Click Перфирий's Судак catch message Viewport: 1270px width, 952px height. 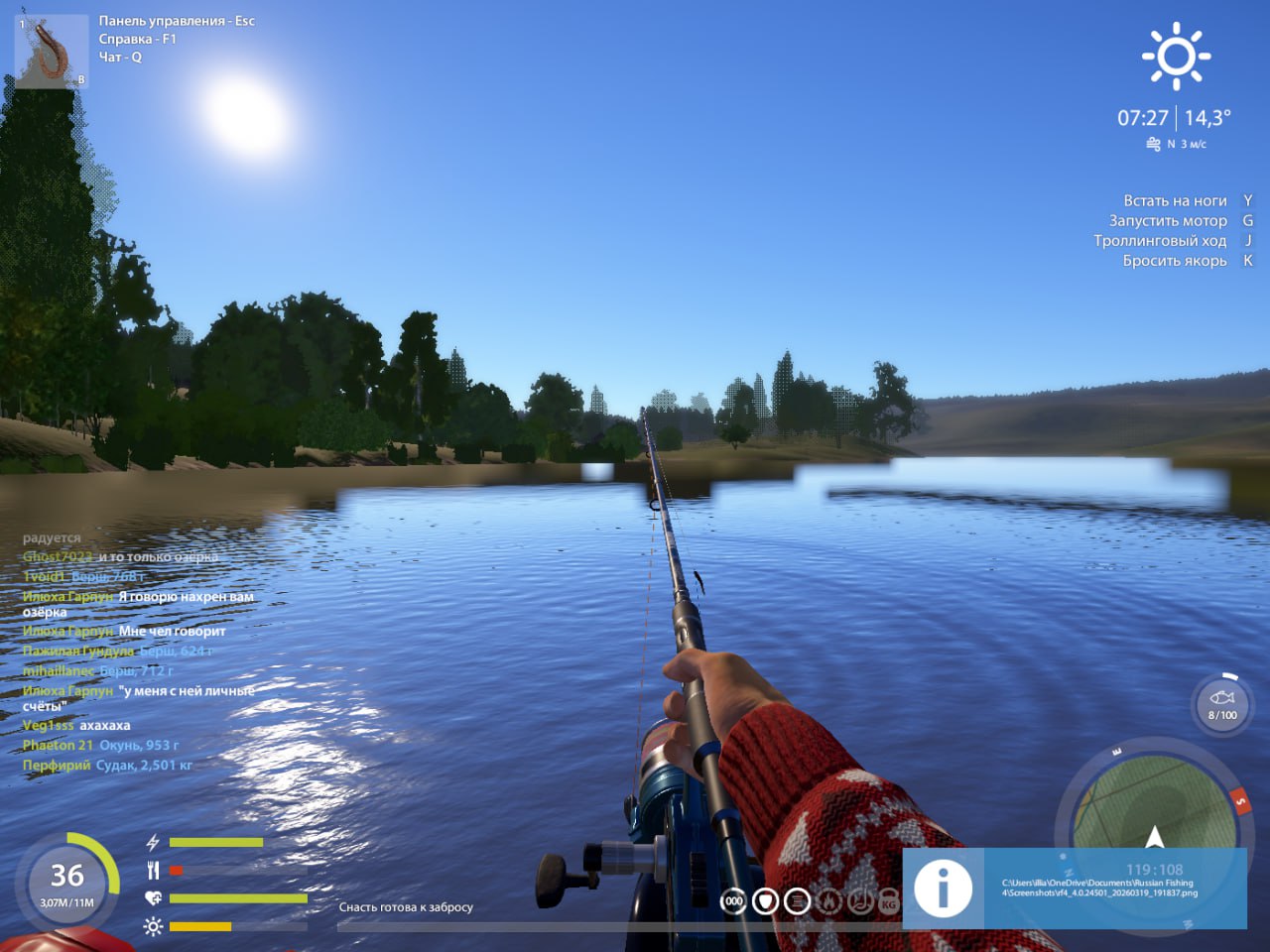pyautogui.click(x=107, y=766)
